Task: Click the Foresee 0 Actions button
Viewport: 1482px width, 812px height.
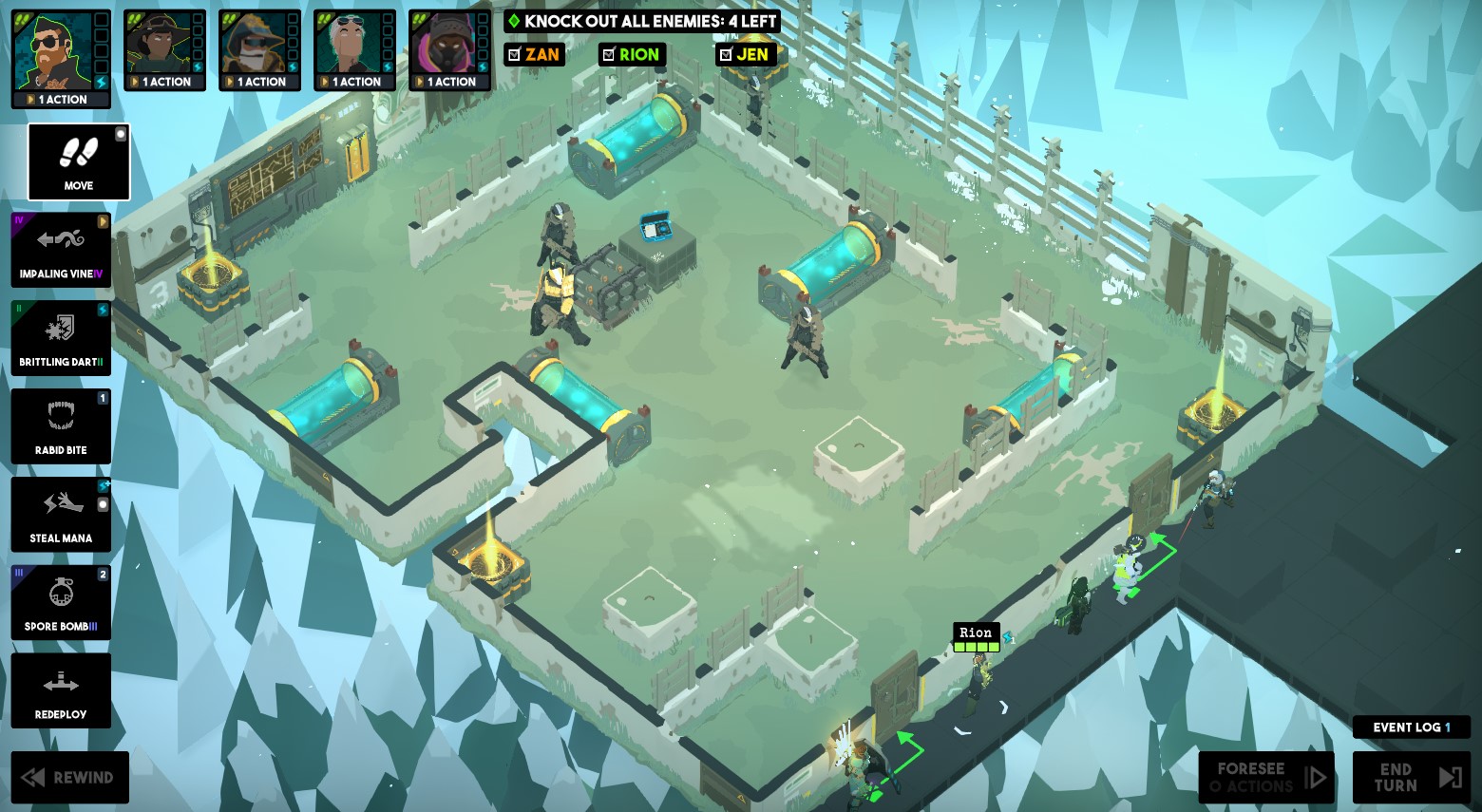Action: pyautogui.click(x=1265, y=777)
